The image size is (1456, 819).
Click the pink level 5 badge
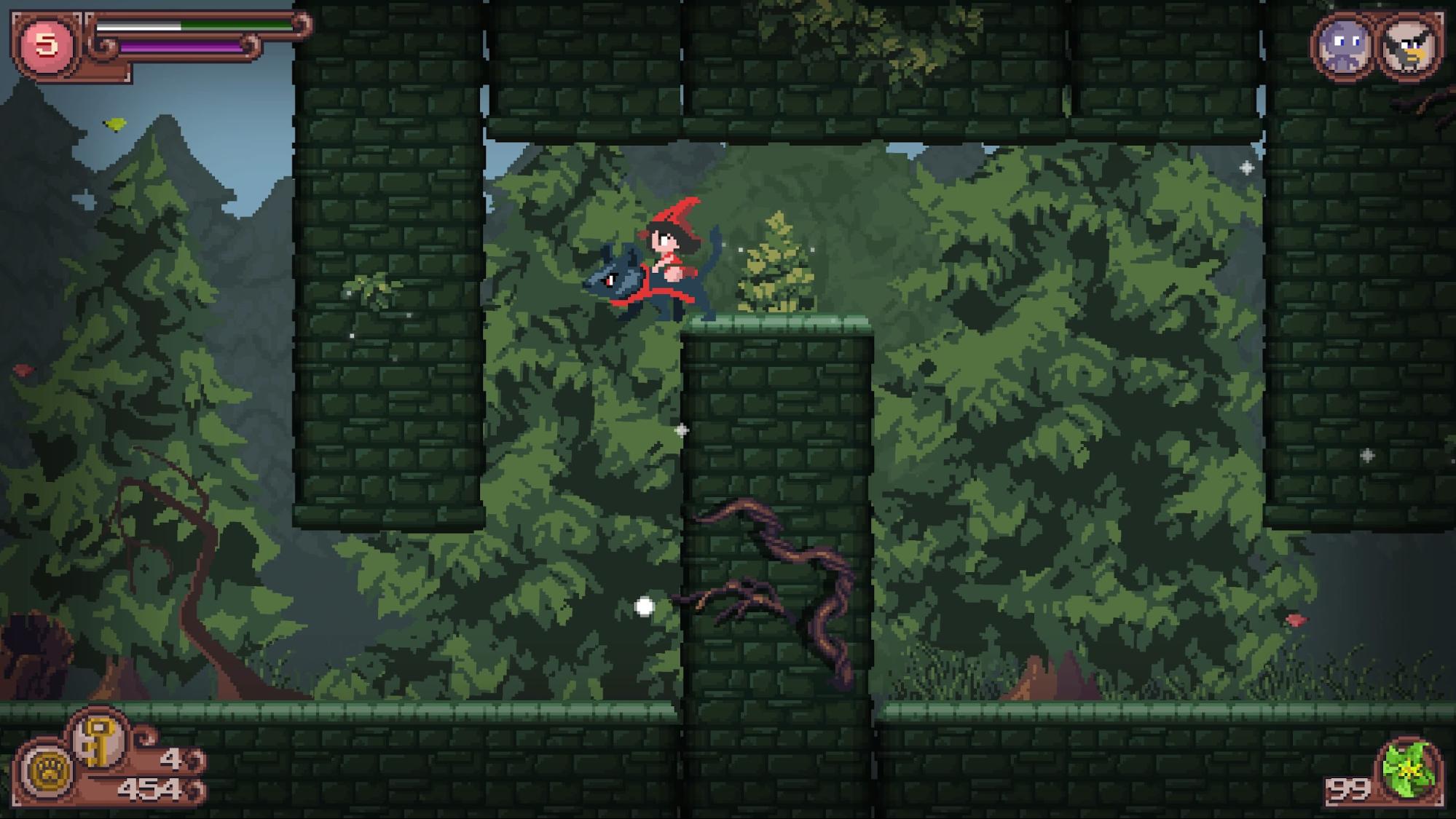(47, 44)
